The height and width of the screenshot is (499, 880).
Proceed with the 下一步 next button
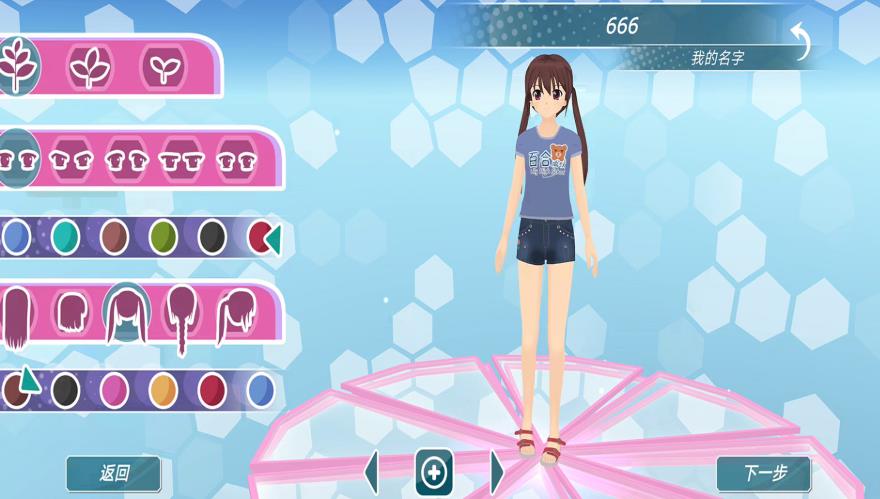click(763, 474)
